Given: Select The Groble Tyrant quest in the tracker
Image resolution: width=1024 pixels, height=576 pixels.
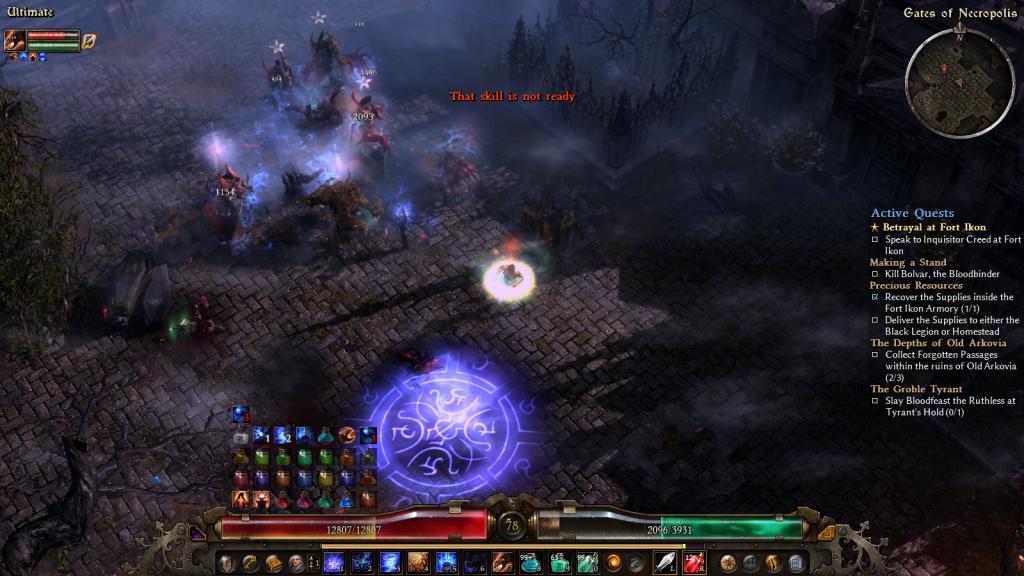Looking at the screenshot, I should (916, 389).
